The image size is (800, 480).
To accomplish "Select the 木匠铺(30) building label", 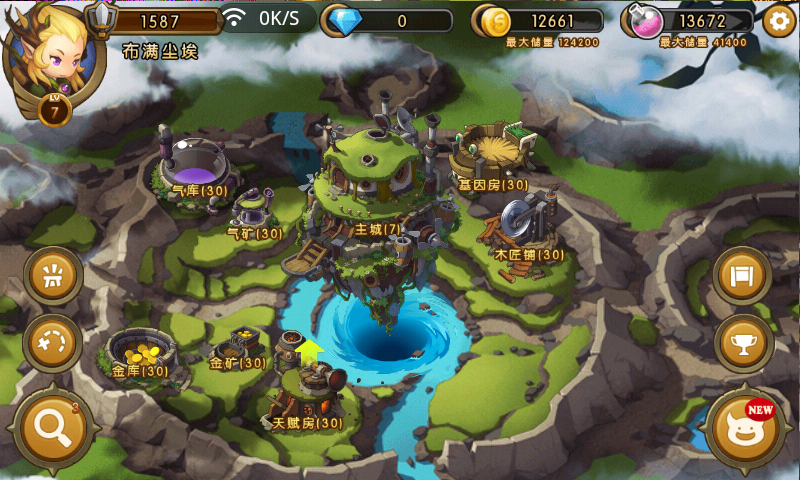I will (529, 255).
